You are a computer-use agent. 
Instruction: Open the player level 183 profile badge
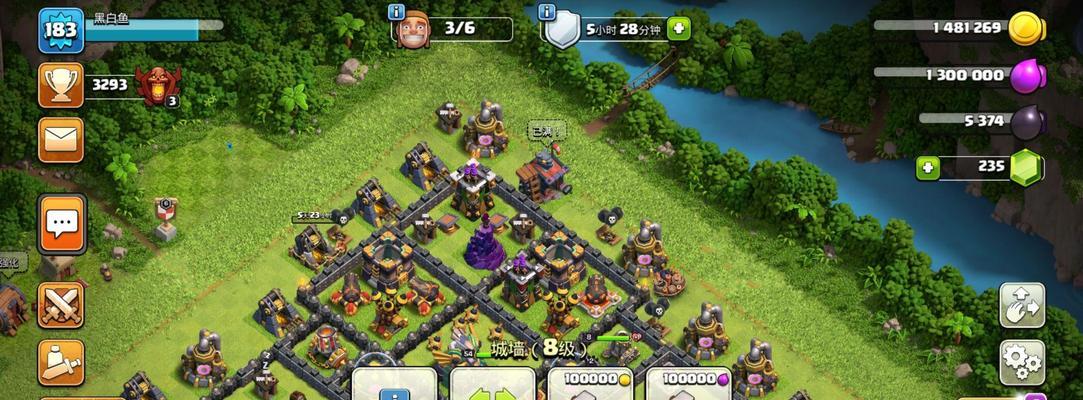61,30
